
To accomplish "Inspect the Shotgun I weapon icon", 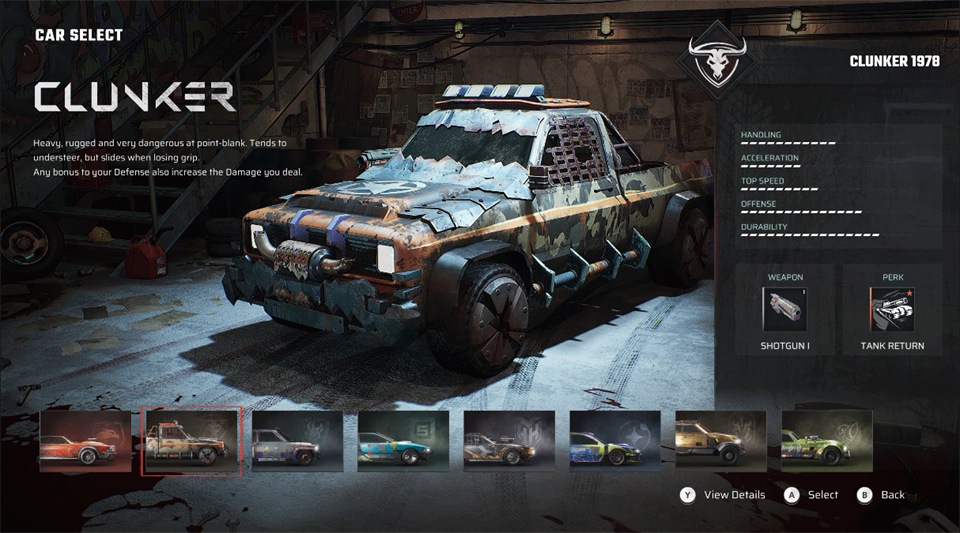I will click(x=784, y=310).
